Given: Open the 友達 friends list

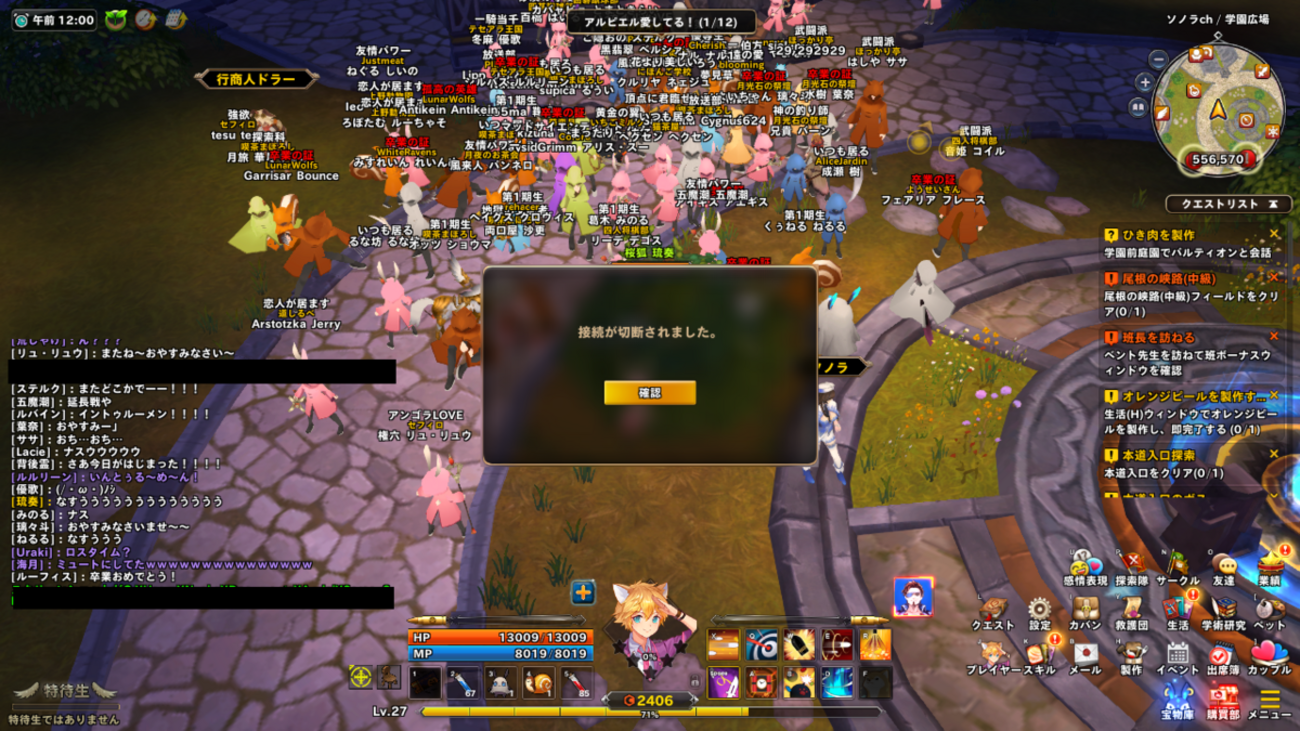Looking at the screenshot, I should click(1224, 566).
